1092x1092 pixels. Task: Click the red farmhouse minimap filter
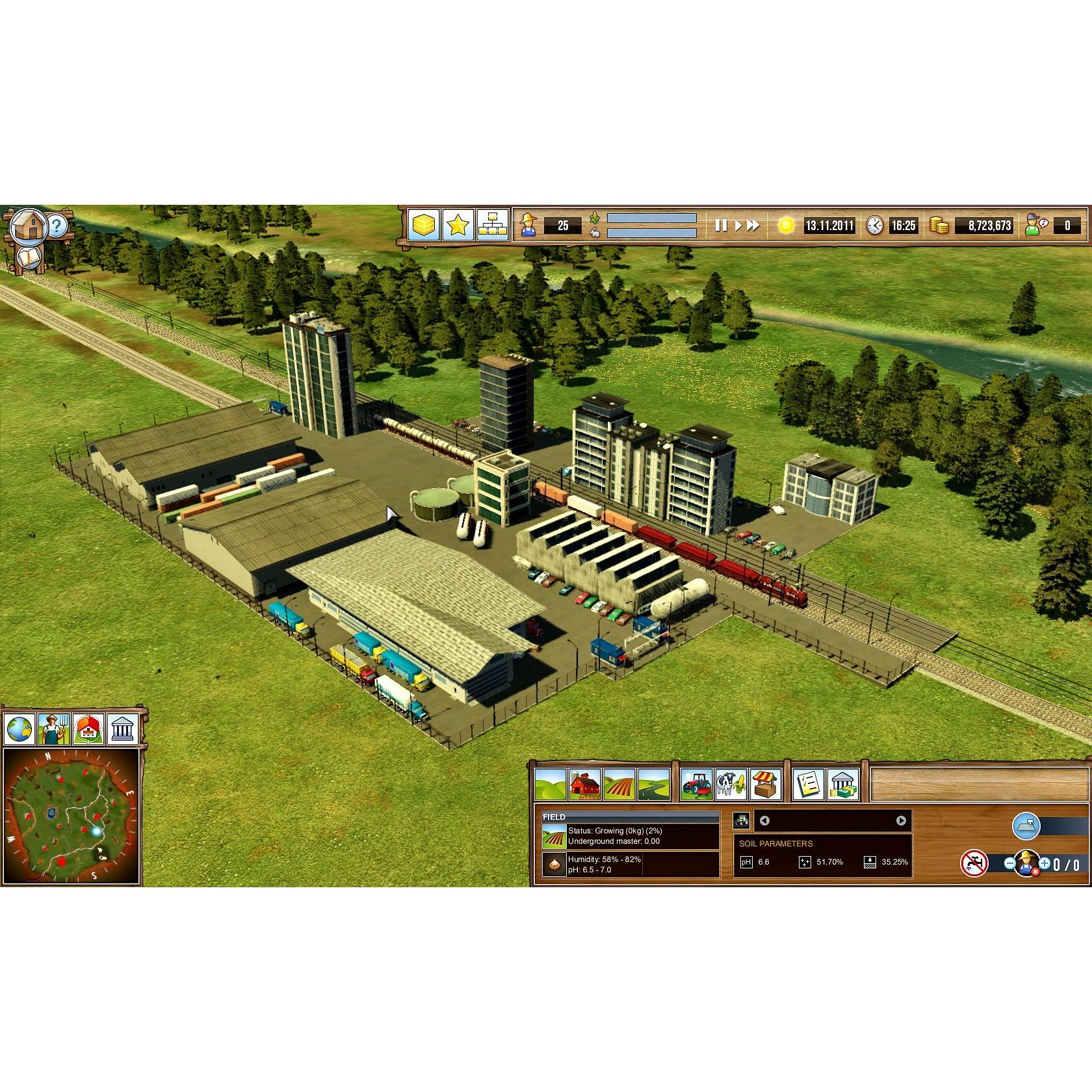click(x=88, y=729)
